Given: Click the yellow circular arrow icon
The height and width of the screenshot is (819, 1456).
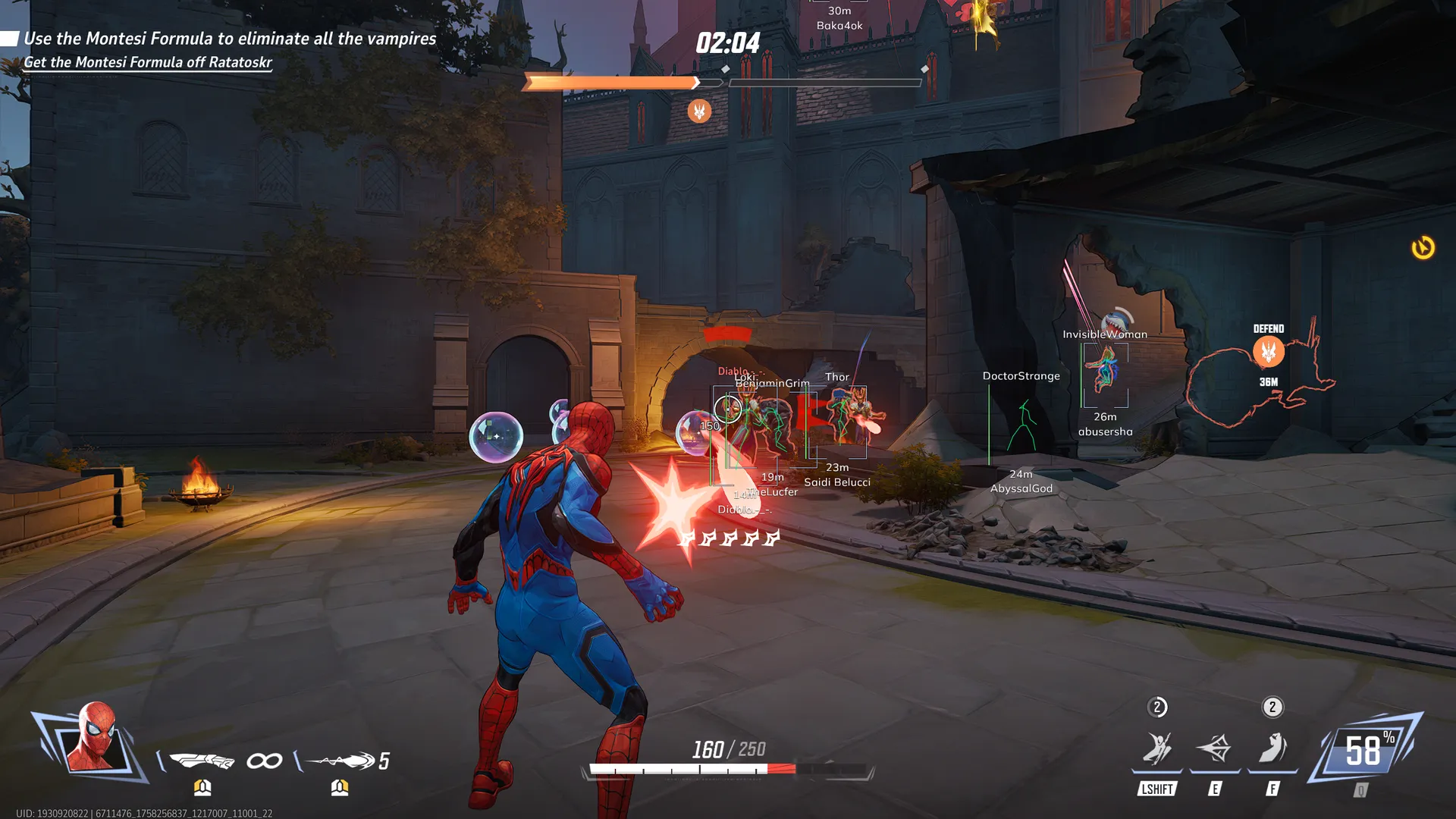Looking at the screenshot, I should click(1423, 248).
